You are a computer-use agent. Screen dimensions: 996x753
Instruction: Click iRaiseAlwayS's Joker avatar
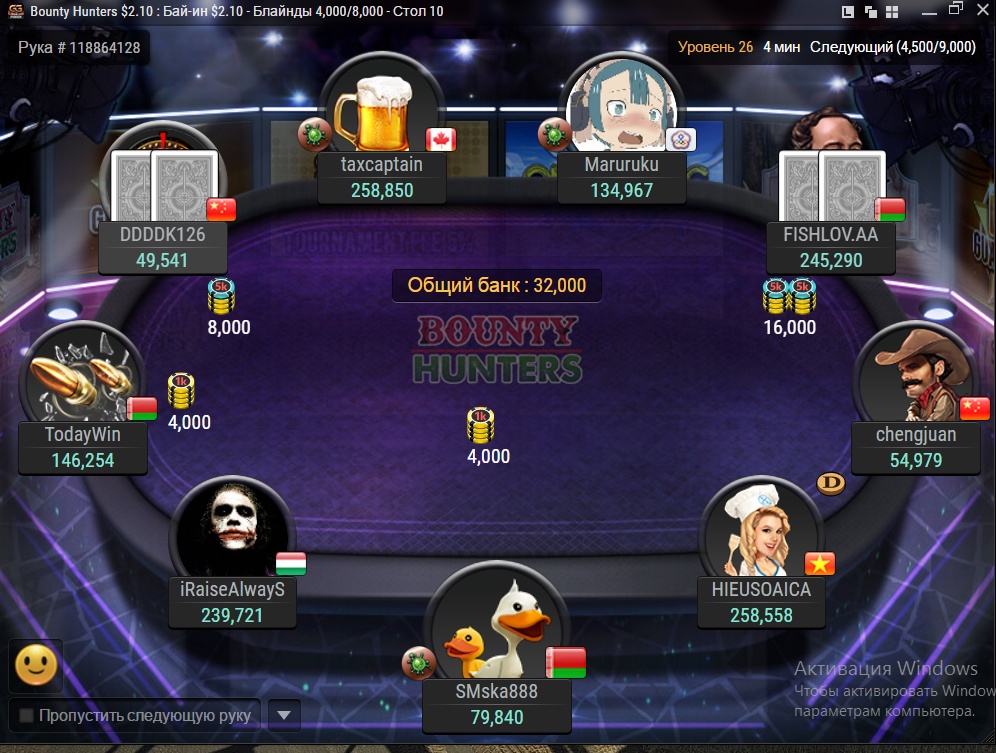[x=232, y=532]
